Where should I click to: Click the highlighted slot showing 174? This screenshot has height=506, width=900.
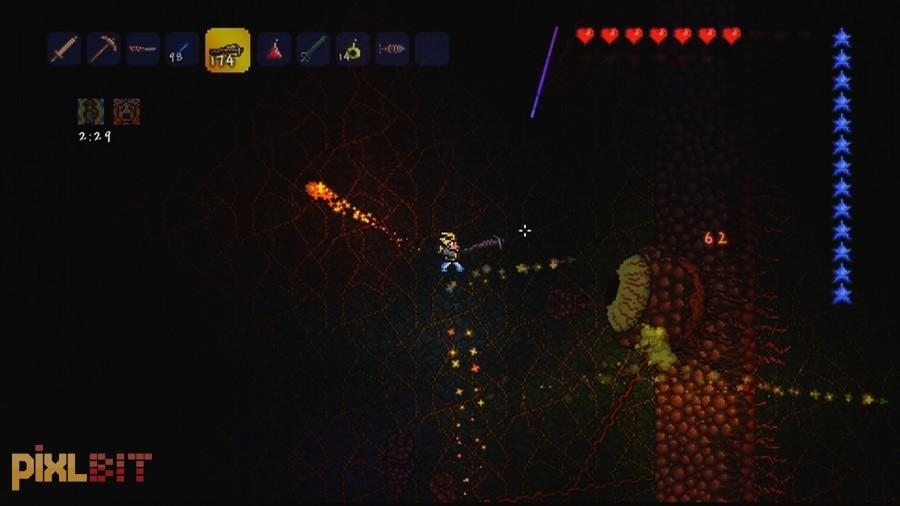(227, 50)
